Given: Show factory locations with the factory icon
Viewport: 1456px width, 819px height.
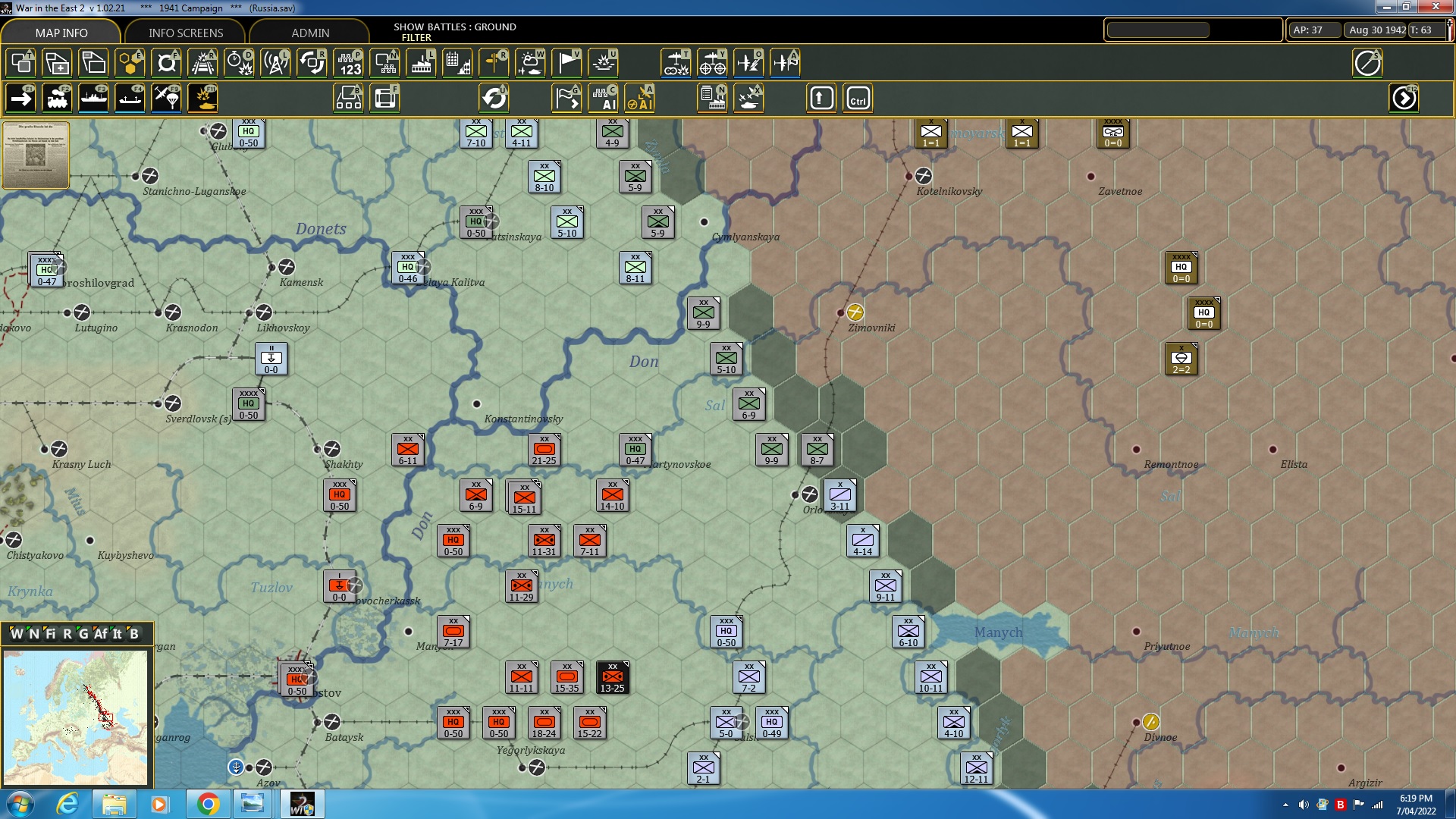Looking at the screenshot, I should click(422, 63).
